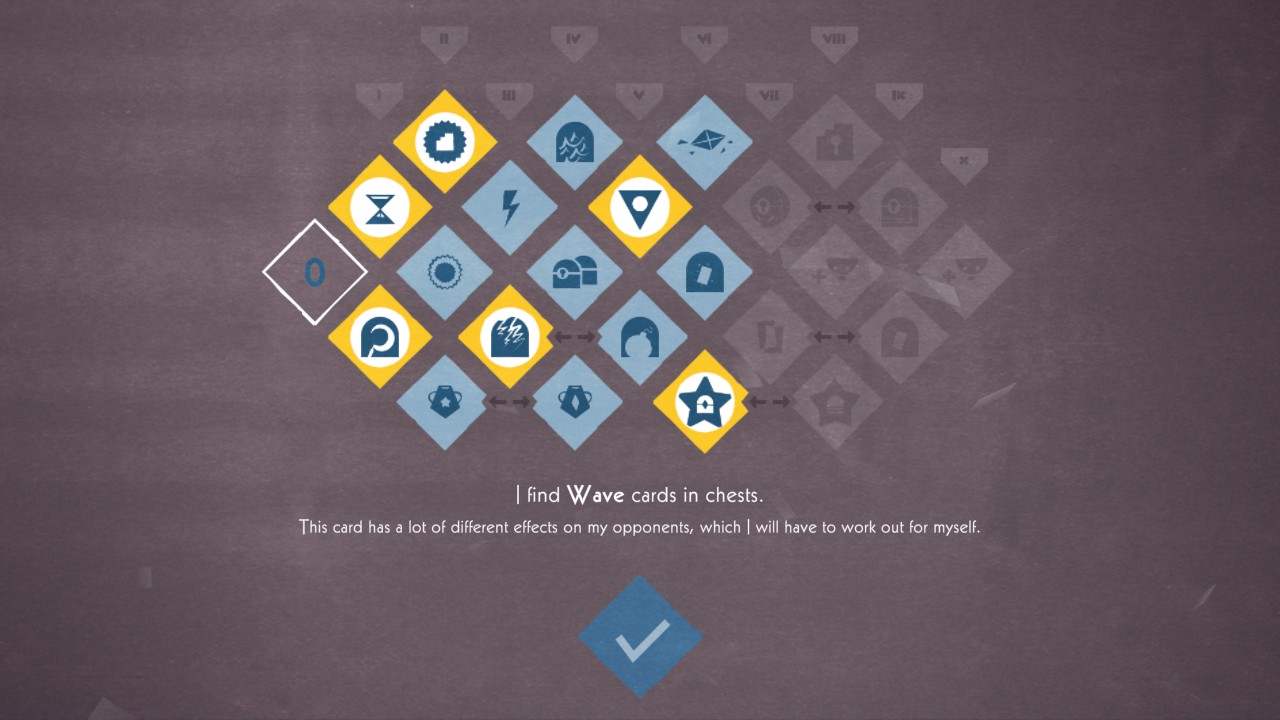
Task: Click the white diamond showing 0
Action: point(317,270)
